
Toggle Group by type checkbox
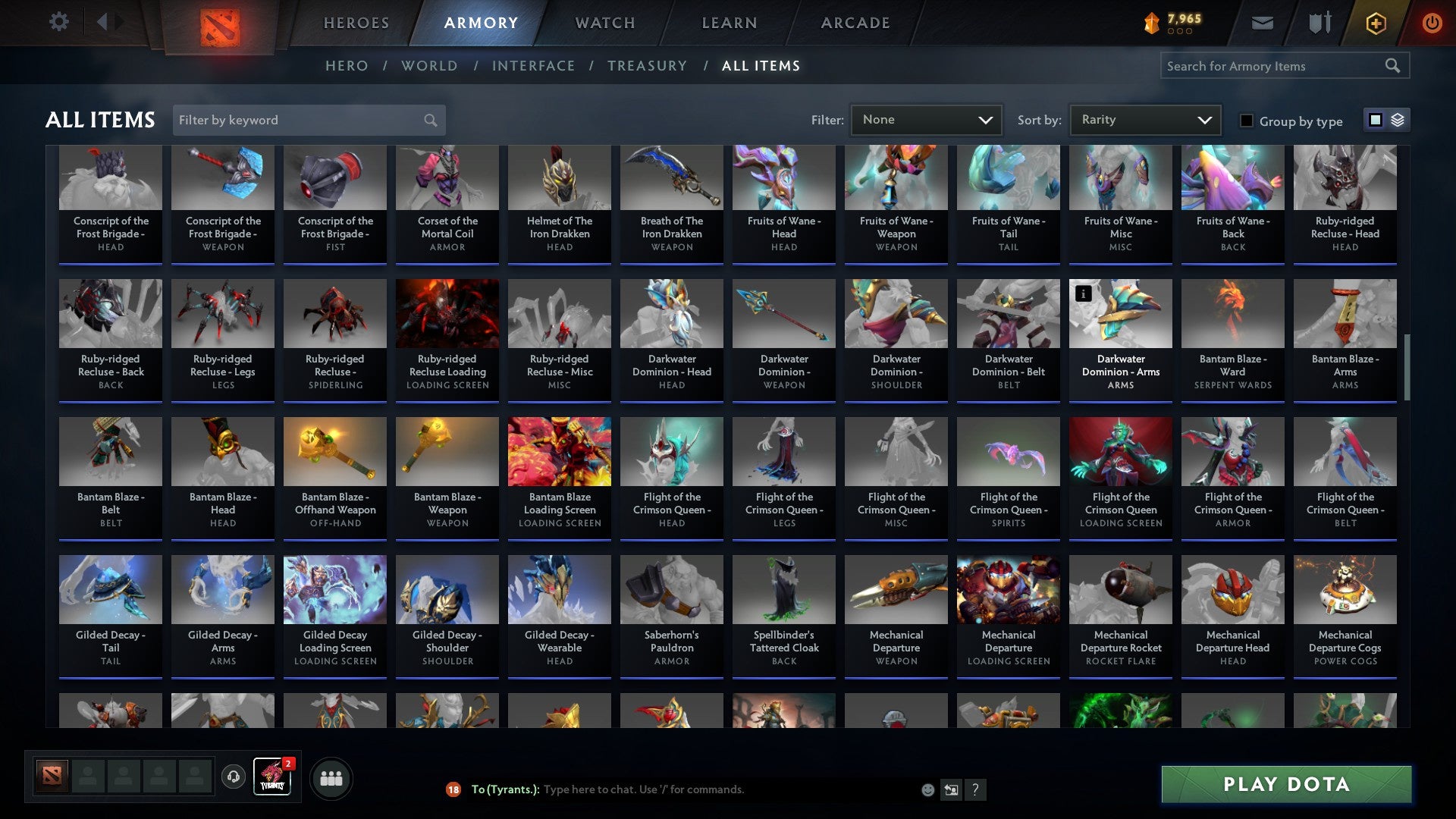coord(1247,121)
